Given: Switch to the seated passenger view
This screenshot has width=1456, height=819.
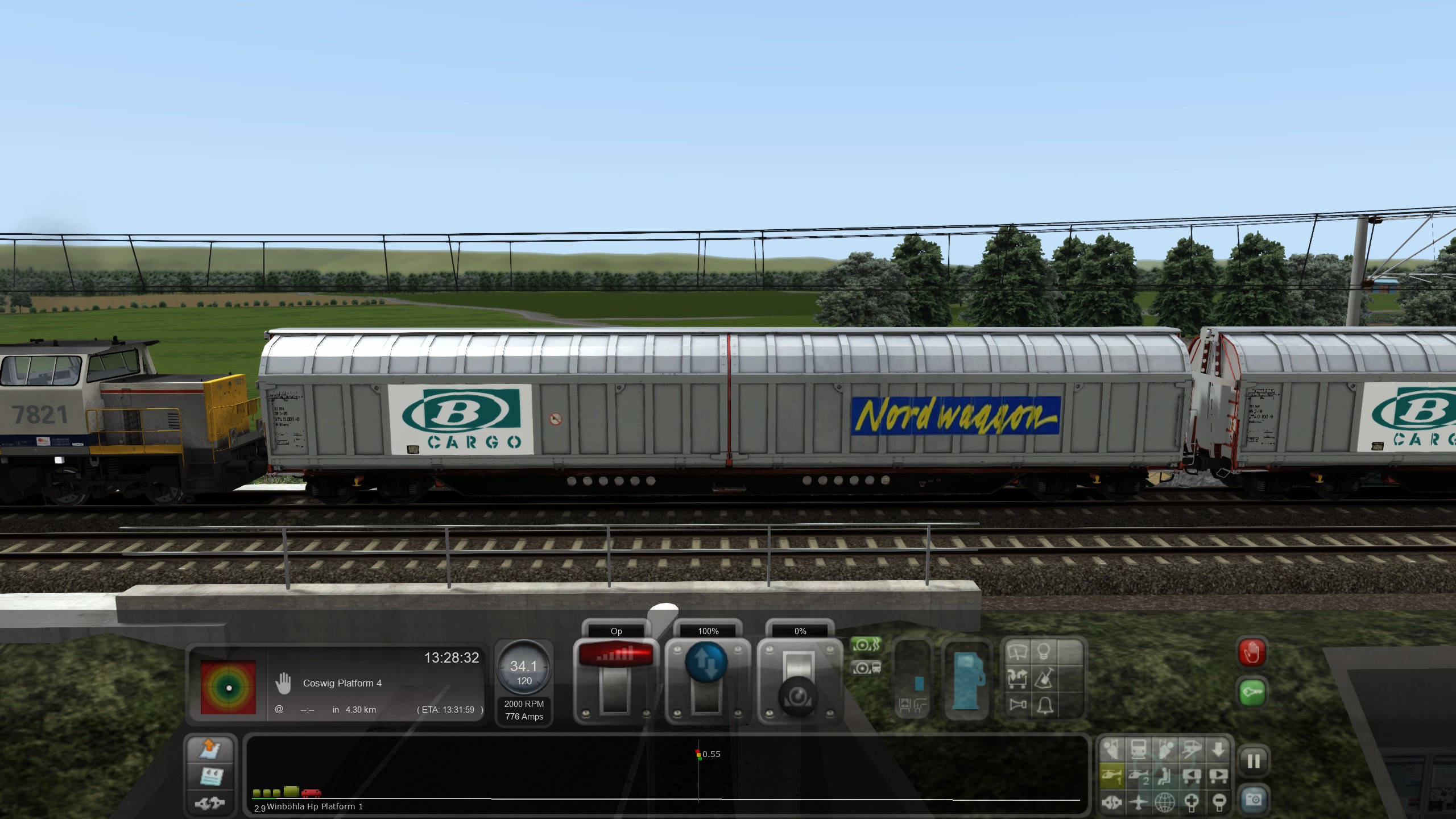Looking at the screenshot, I should point(1164,776).
